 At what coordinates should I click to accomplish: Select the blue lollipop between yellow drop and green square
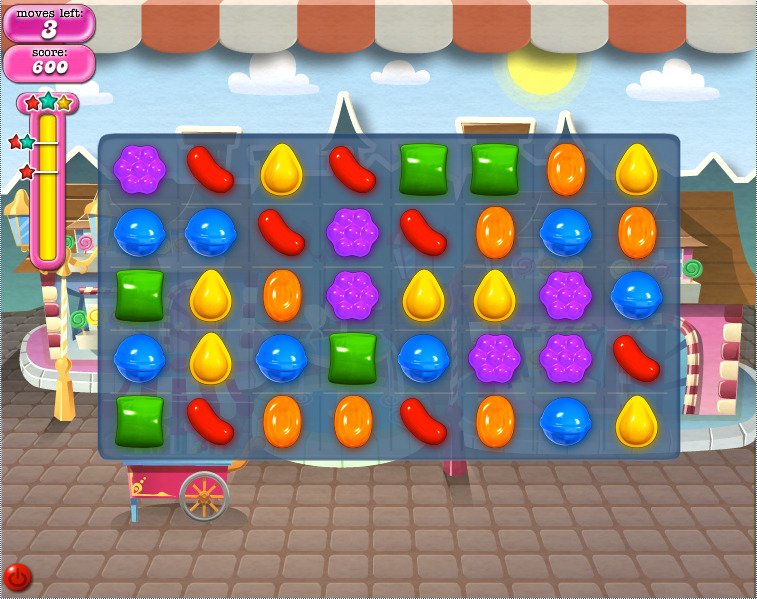click(x=282, y=358)
